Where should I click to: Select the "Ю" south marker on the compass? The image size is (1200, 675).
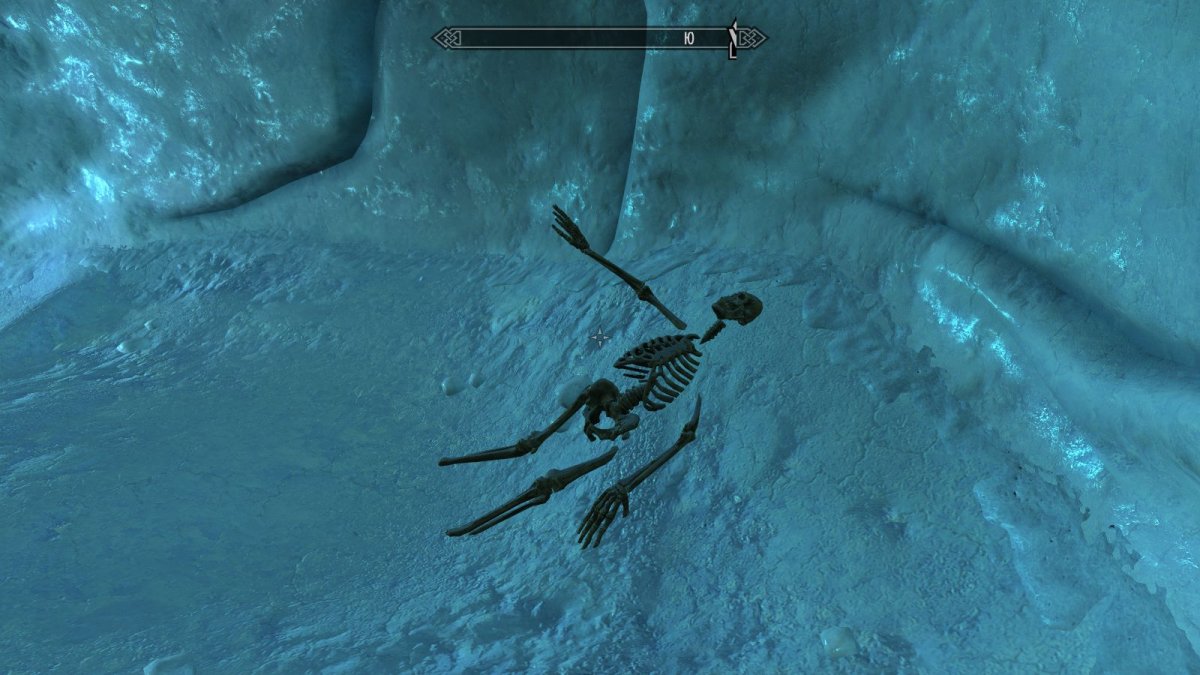click(689, 39)
